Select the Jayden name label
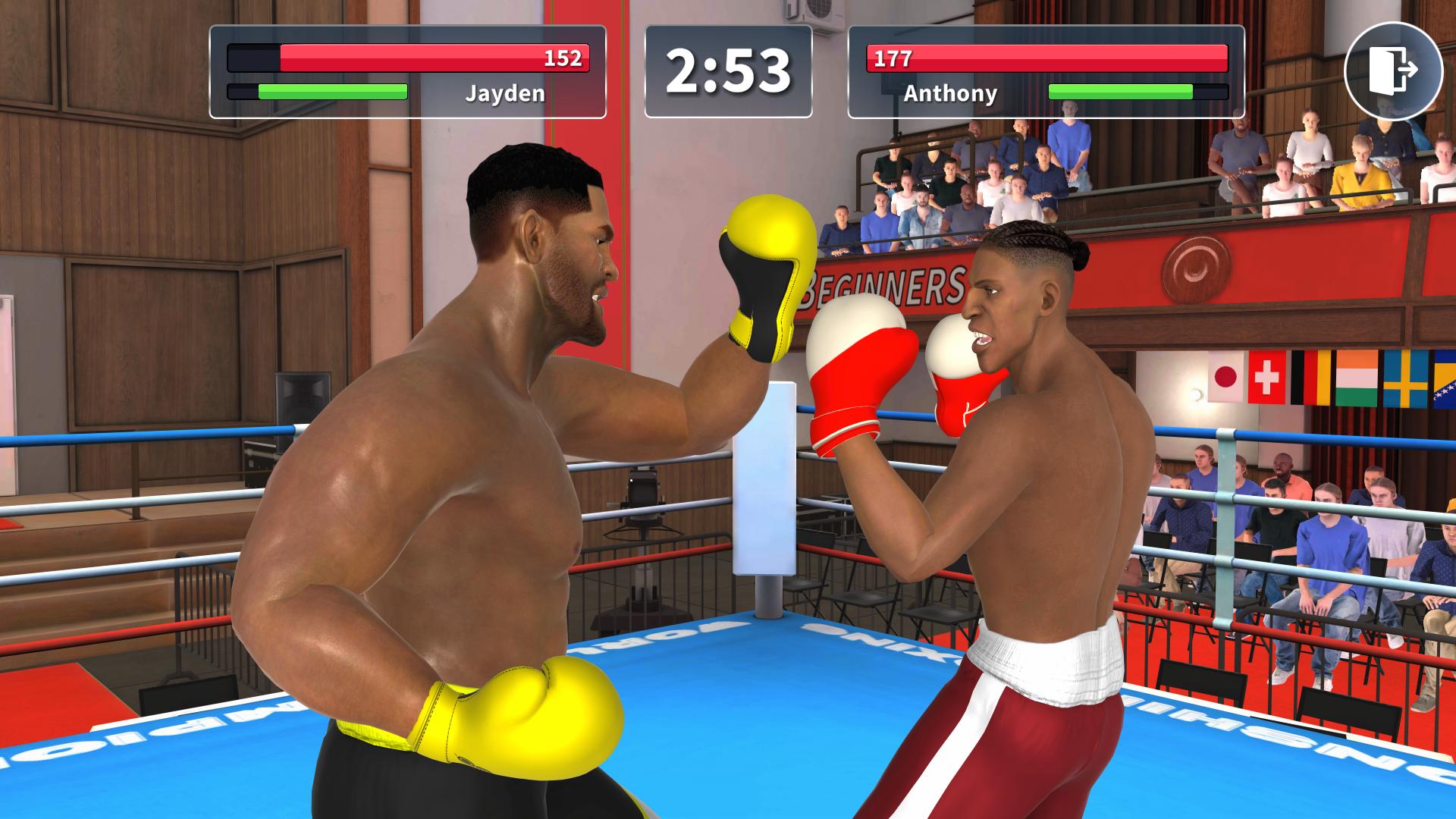Screen dimensions: 1456x819 coord(505,95)
